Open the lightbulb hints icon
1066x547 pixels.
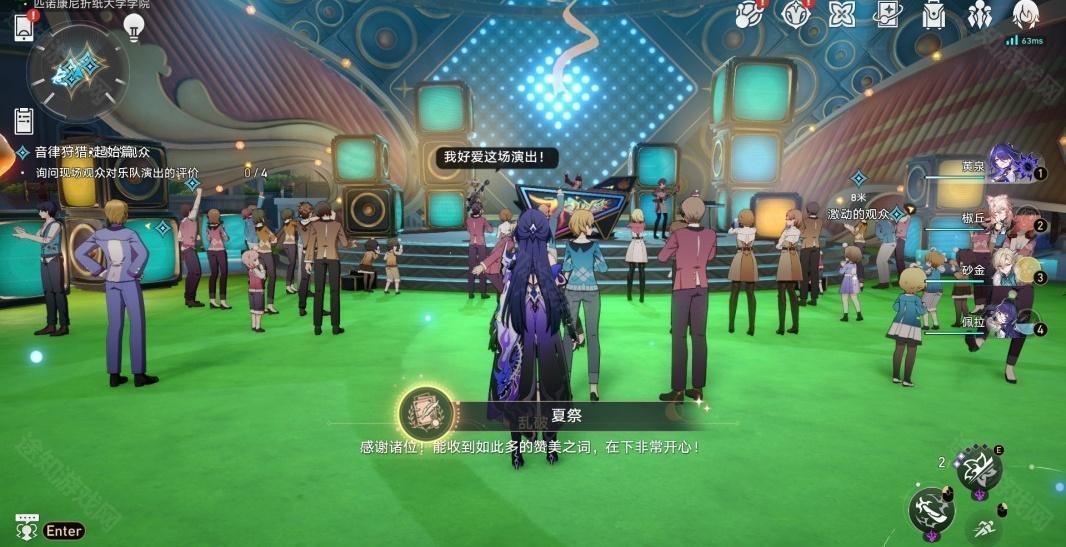click(134, 27)
